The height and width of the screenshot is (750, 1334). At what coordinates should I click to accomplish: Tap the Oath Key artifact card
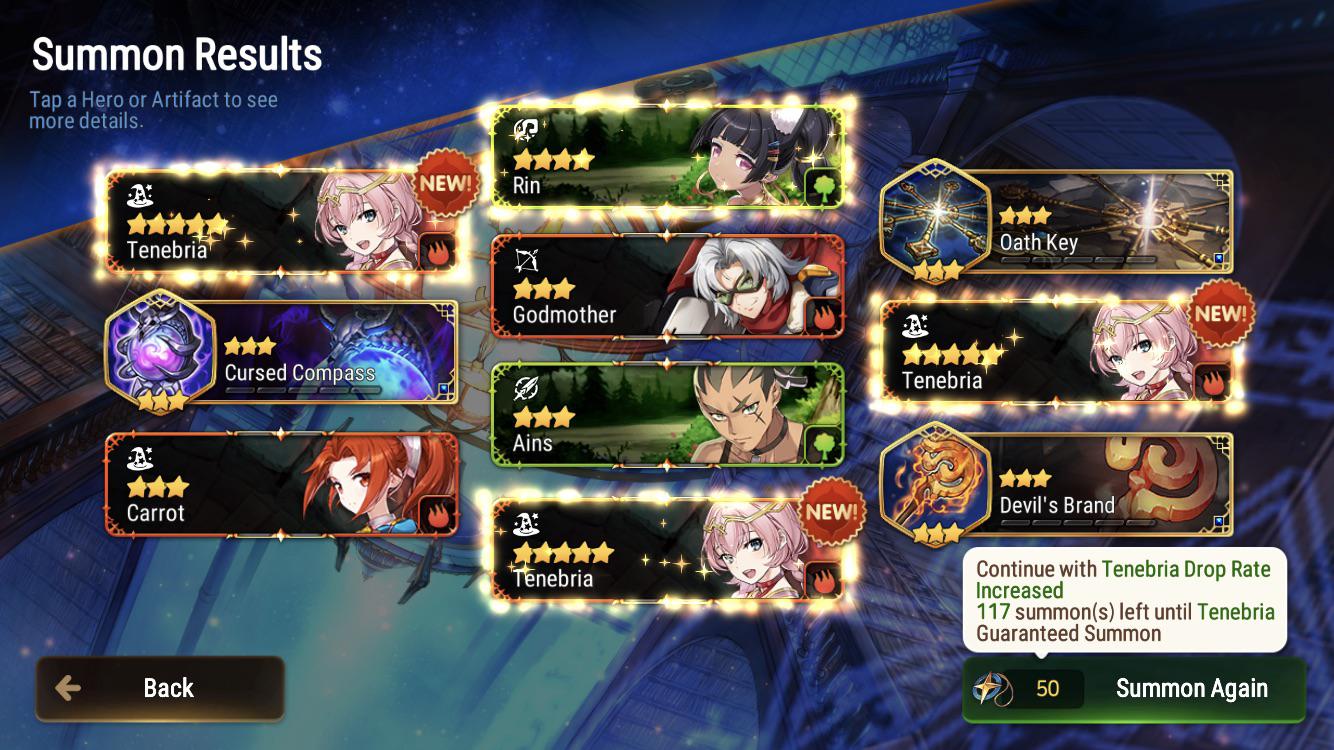[x=1057, y=222]
